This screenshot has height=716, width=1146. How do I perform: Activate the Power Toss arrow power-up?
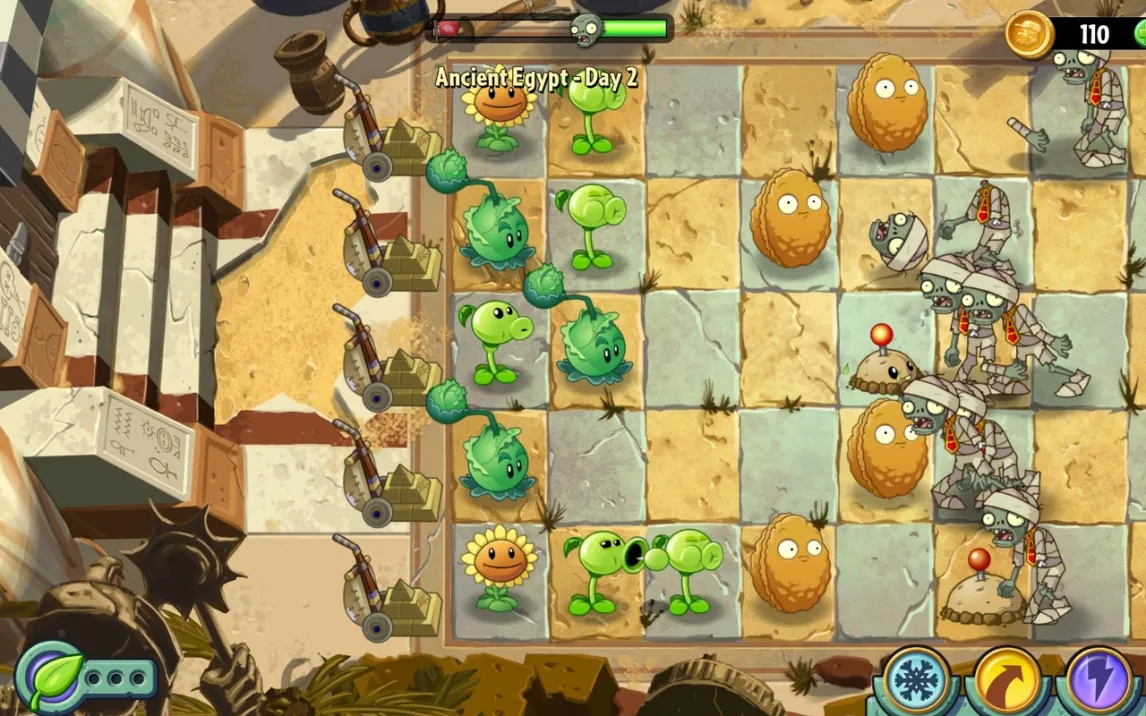(1007, 681)
